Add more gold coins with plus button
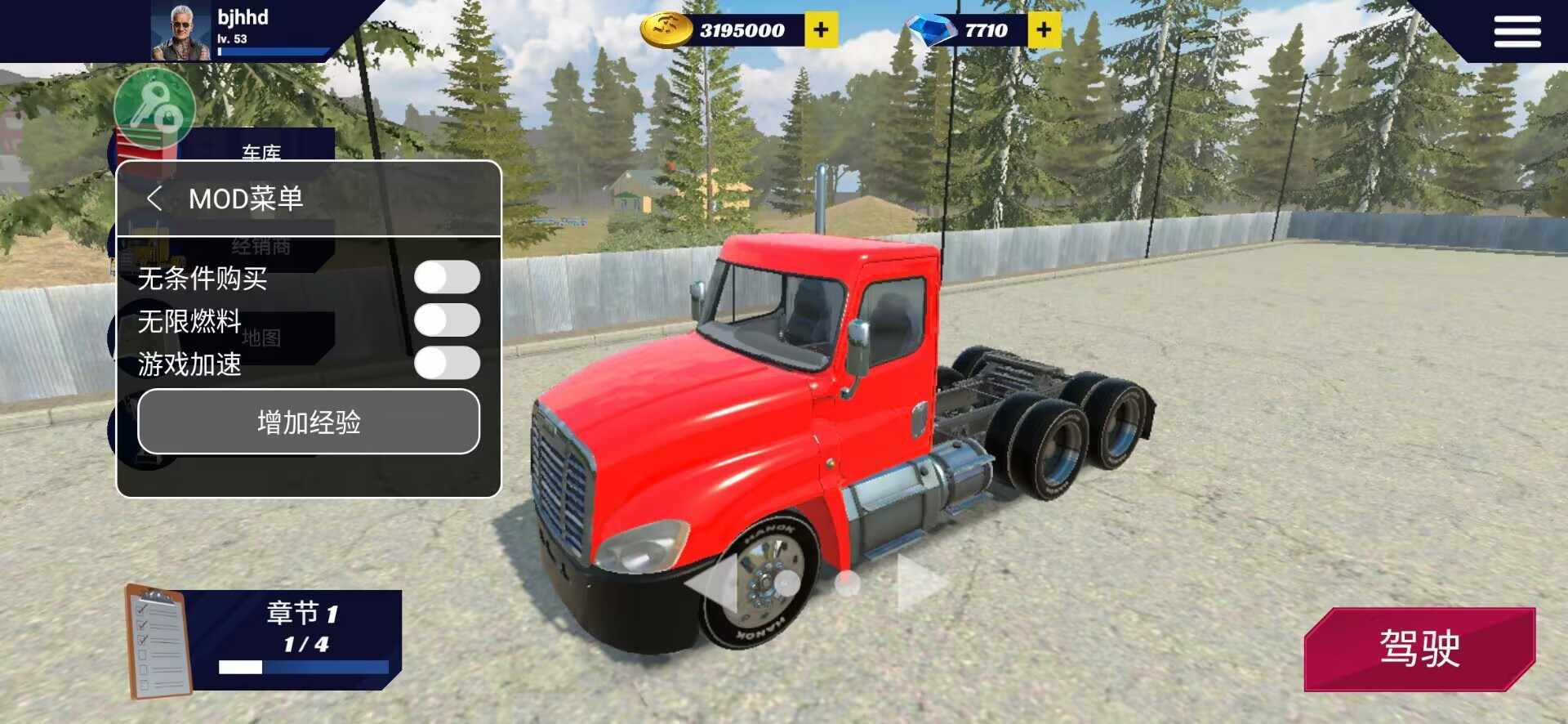 (821, 31)
